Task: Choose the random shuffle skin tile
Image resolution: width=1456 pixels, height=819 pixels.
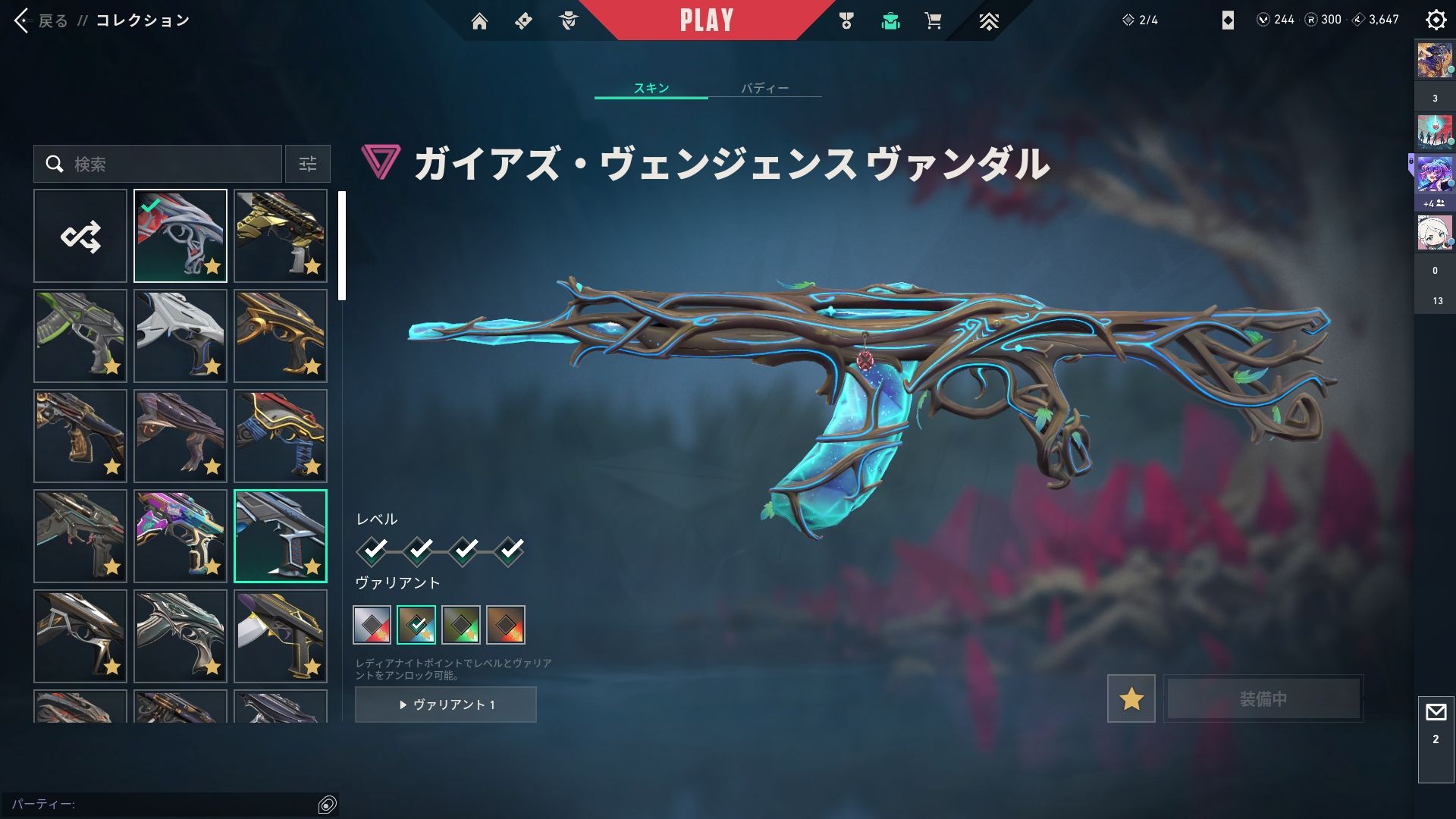Action: click(x=80, y=236)
